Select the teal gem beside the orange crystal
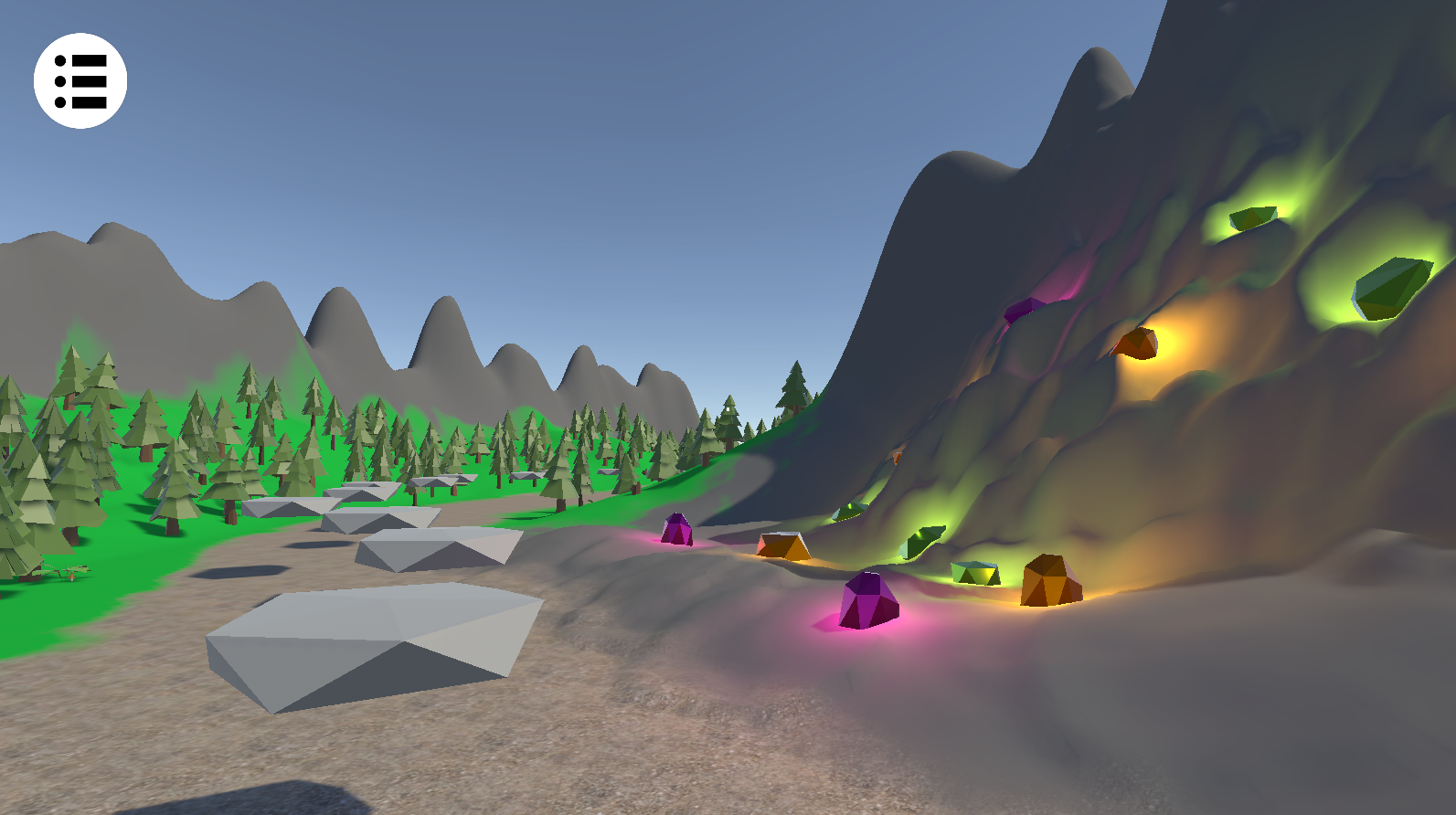 pyautogui.click(x=973, y=571)
